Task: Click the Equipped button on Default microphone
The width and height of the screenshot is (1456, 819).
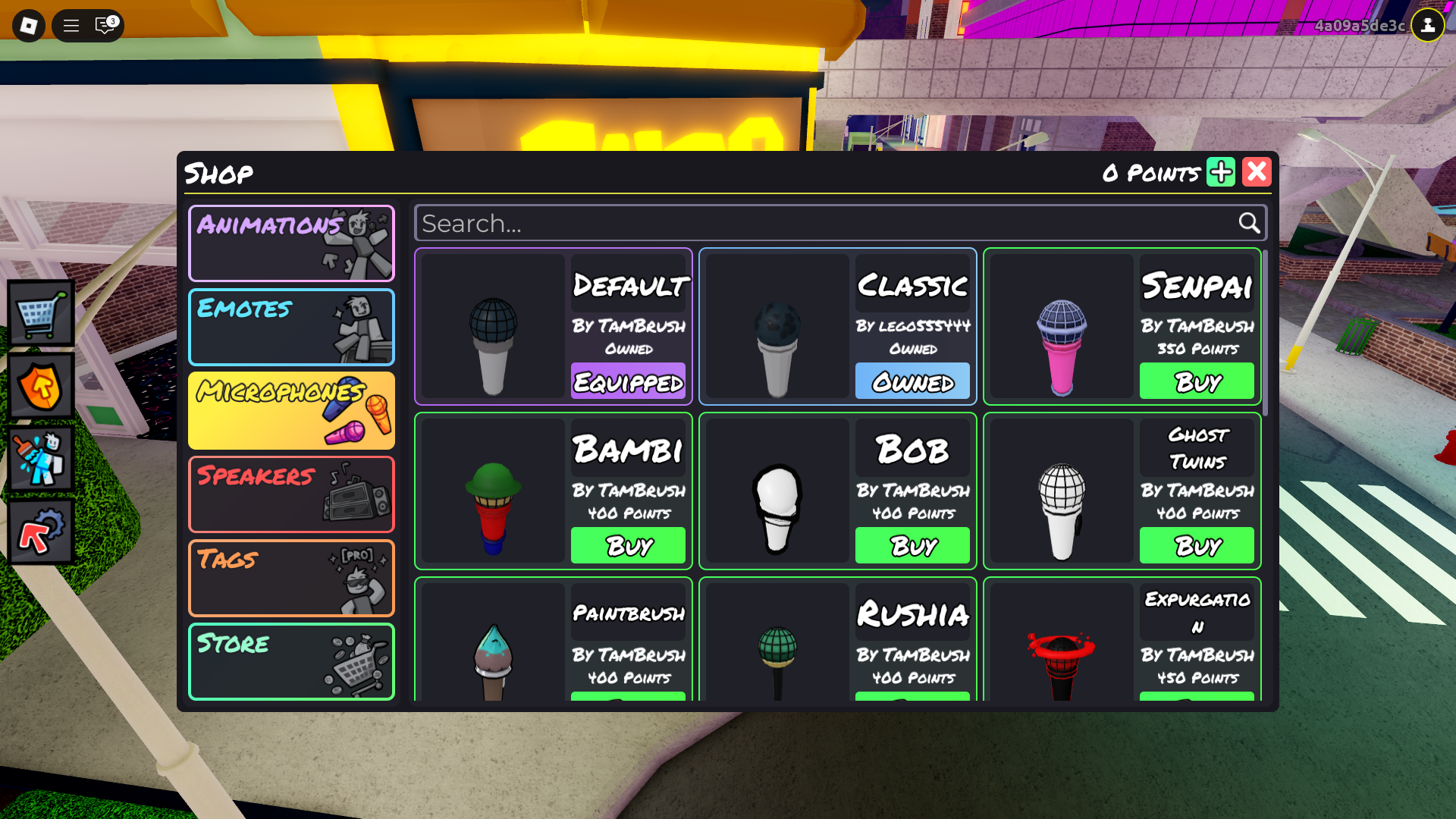Action: (x=628, y=381)
